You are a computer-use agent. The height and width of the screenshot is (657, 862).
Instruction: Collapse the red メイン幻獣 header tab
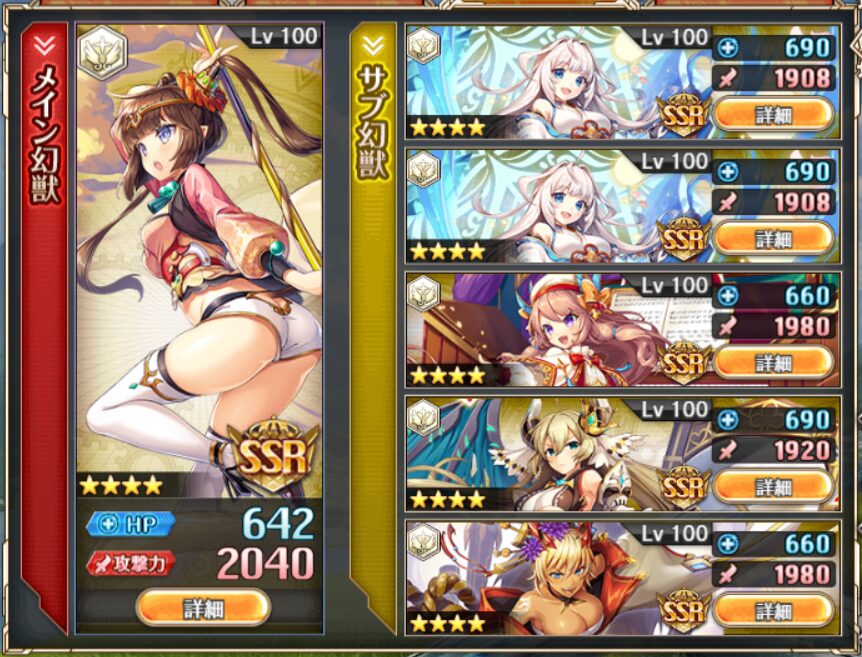tap(44, 45)
